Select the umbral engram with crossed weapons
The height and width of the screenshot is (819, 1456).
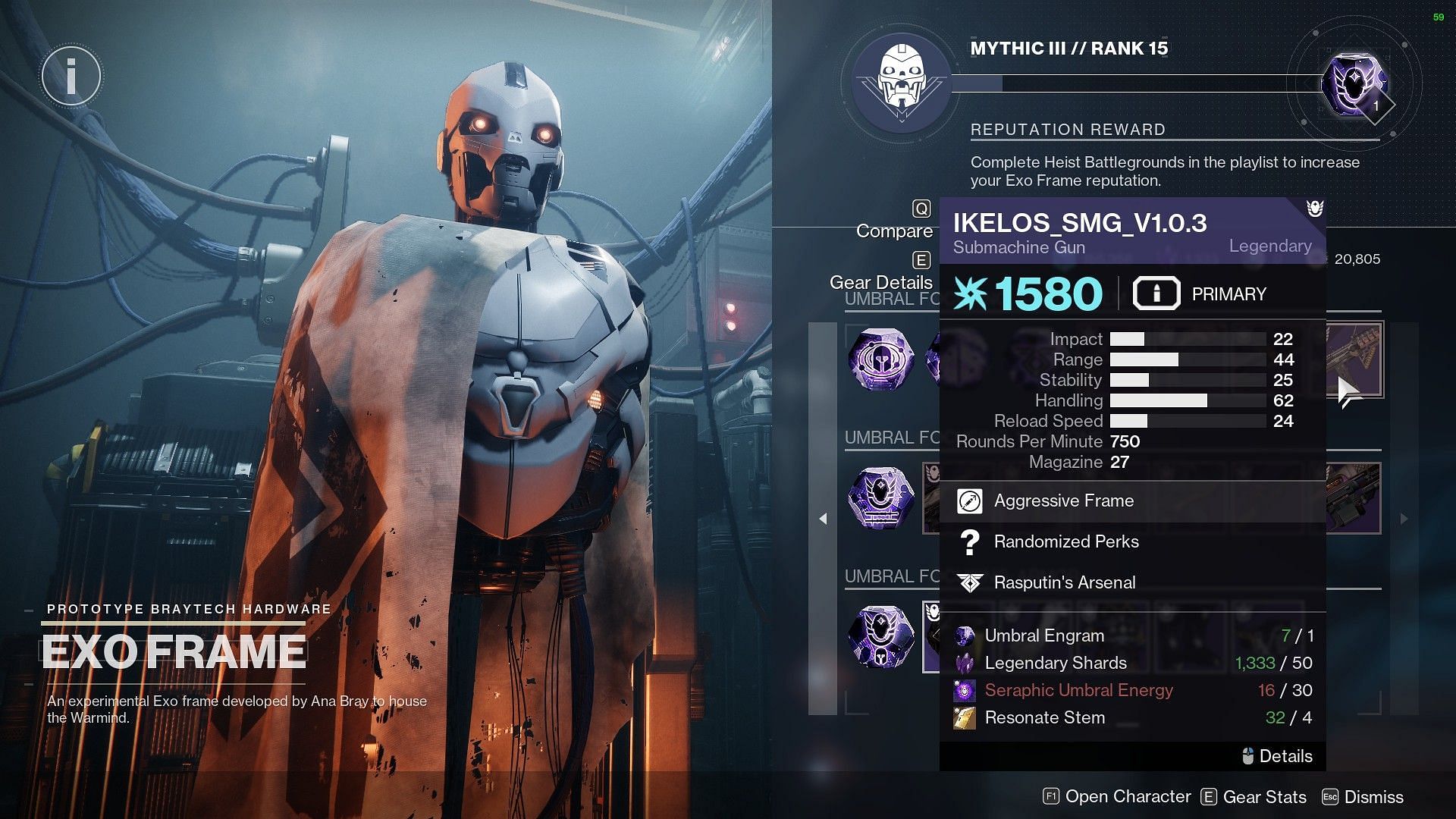pos(880,498)
